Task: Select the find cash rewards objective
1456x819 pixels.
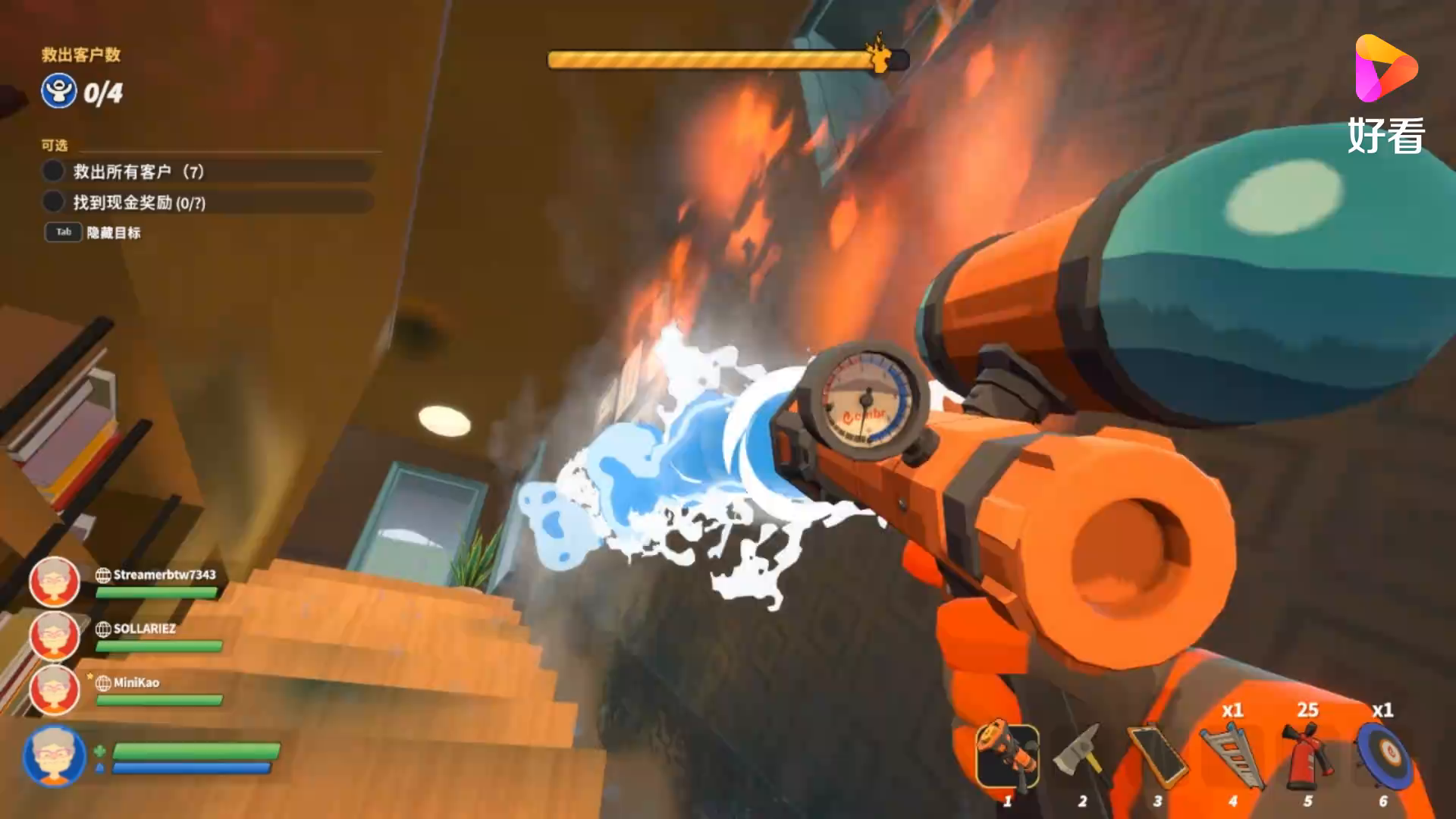Action: coord(139,202)
